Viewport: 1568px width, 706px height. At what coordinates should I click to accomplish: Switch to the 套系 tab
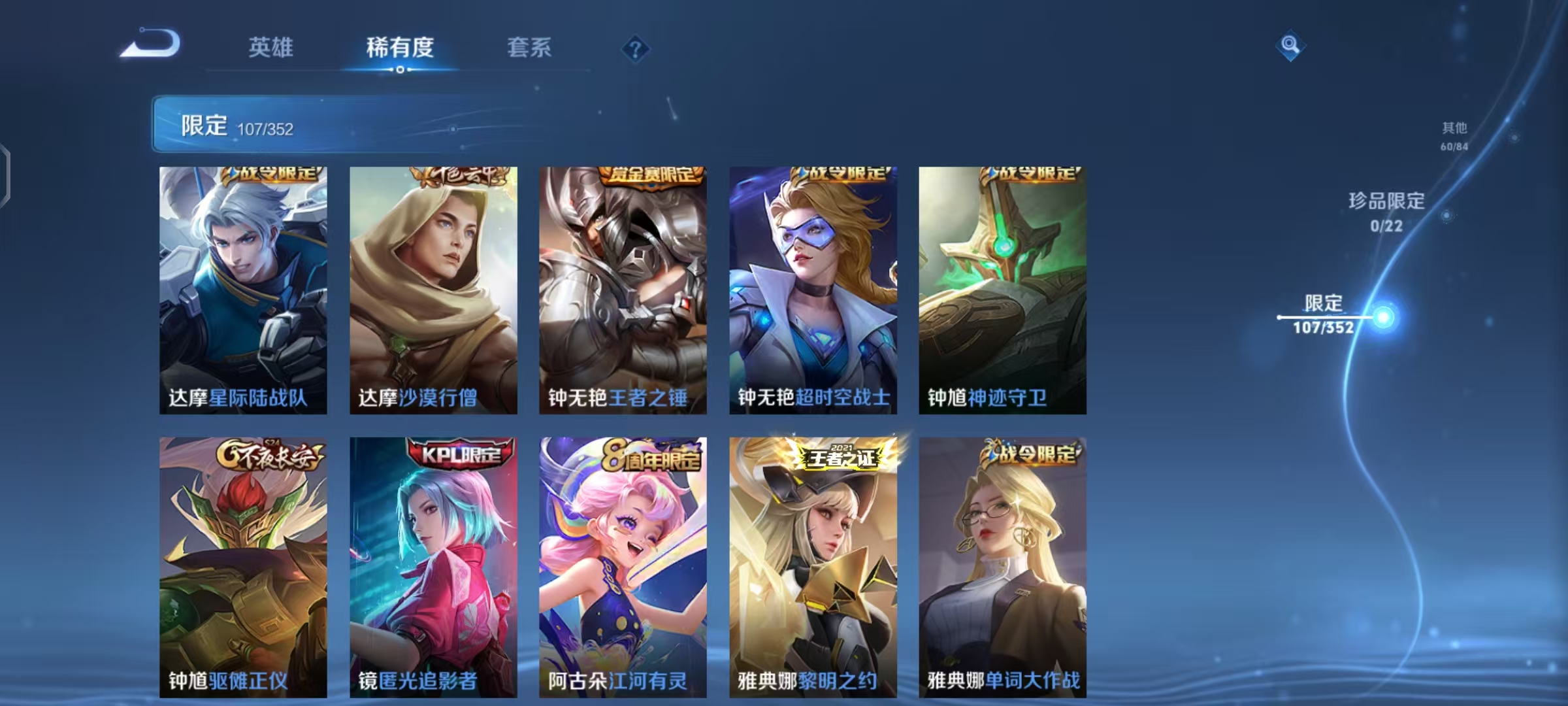click(x=530, y=48)
